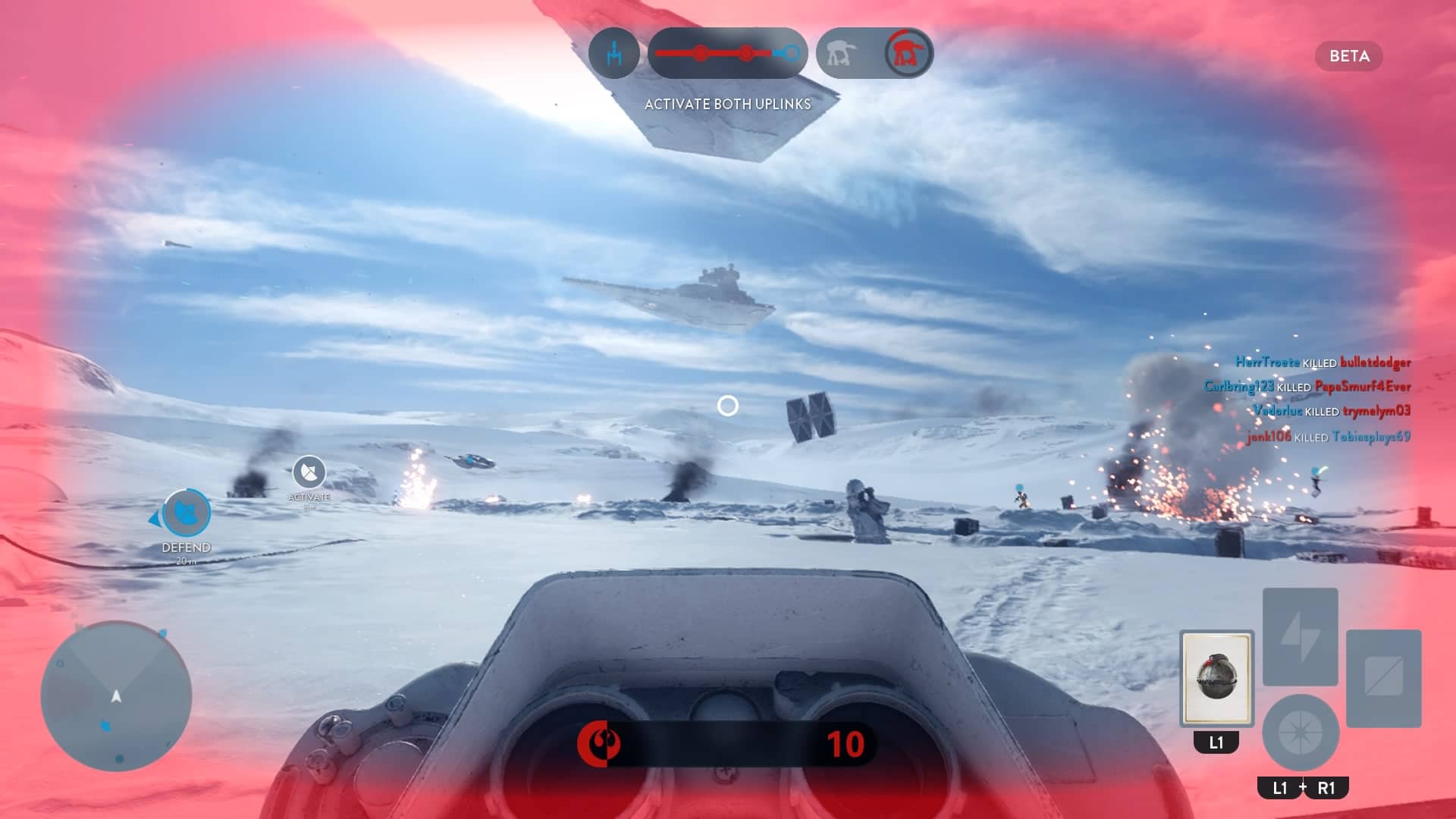Click the BETA badge
The width and height of the screenshot is (1456, 819).
pos(1349,56)
